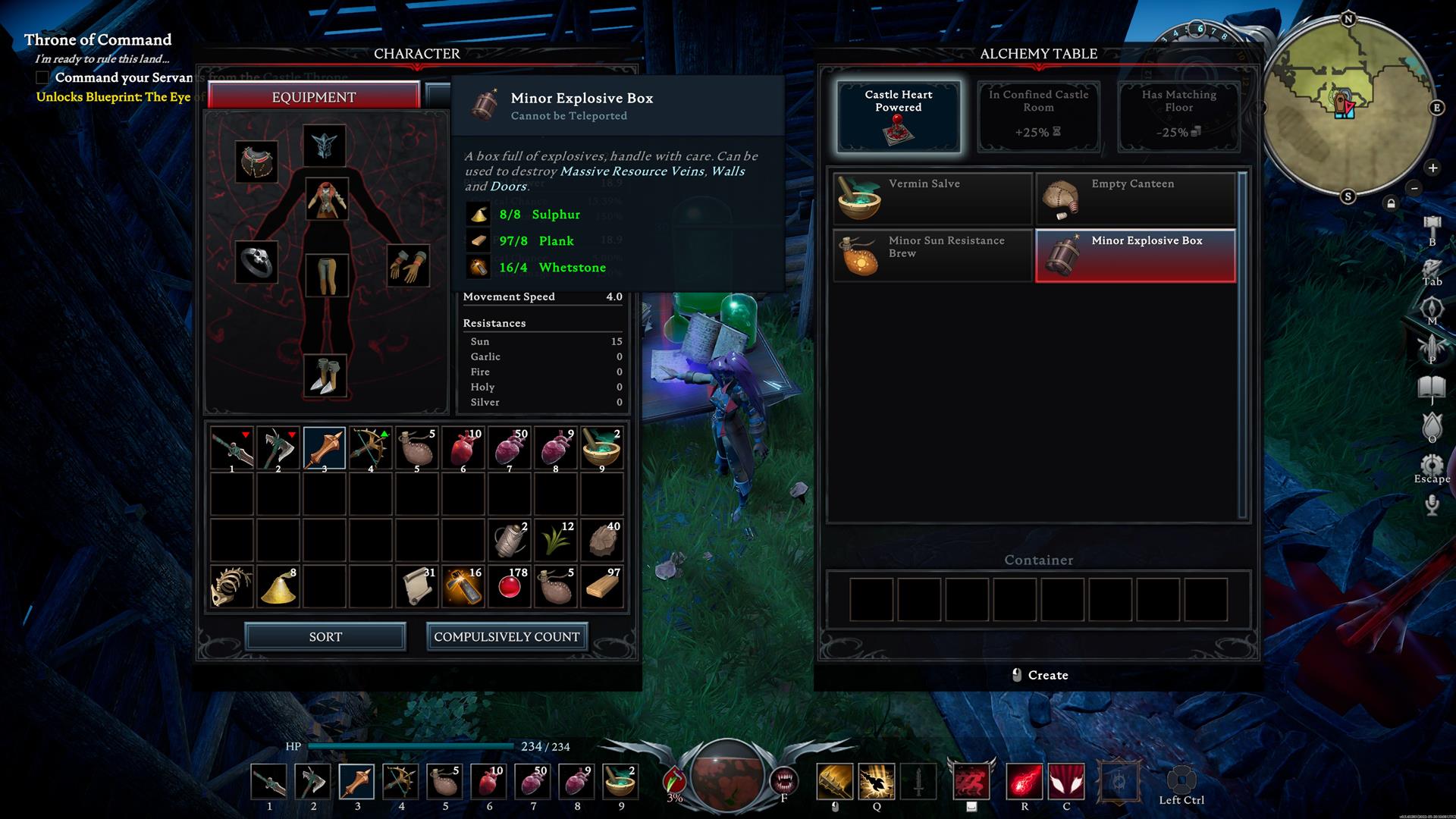
Task: Select Minor Sun Resistance Brew recipe
Action: (933, 256)
